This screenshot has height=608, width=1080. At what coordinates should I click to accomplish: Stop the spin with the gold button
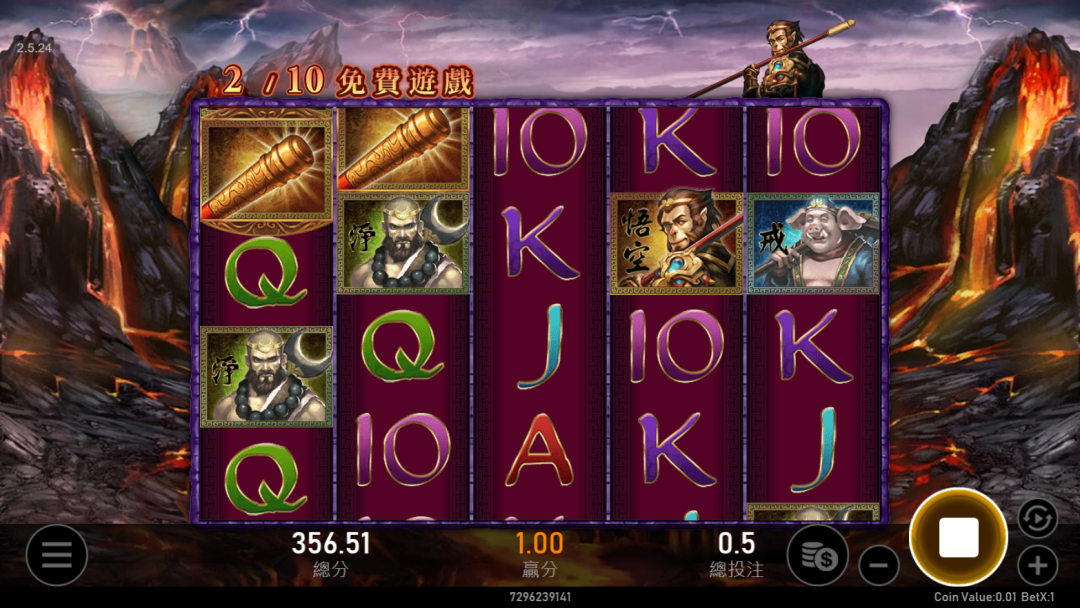point(957,538)
